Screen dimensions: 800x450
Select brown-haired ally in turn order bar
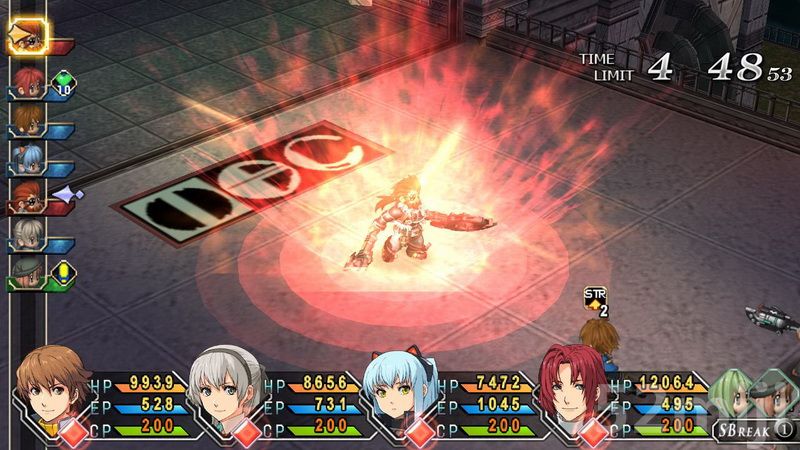coord(26,119)
